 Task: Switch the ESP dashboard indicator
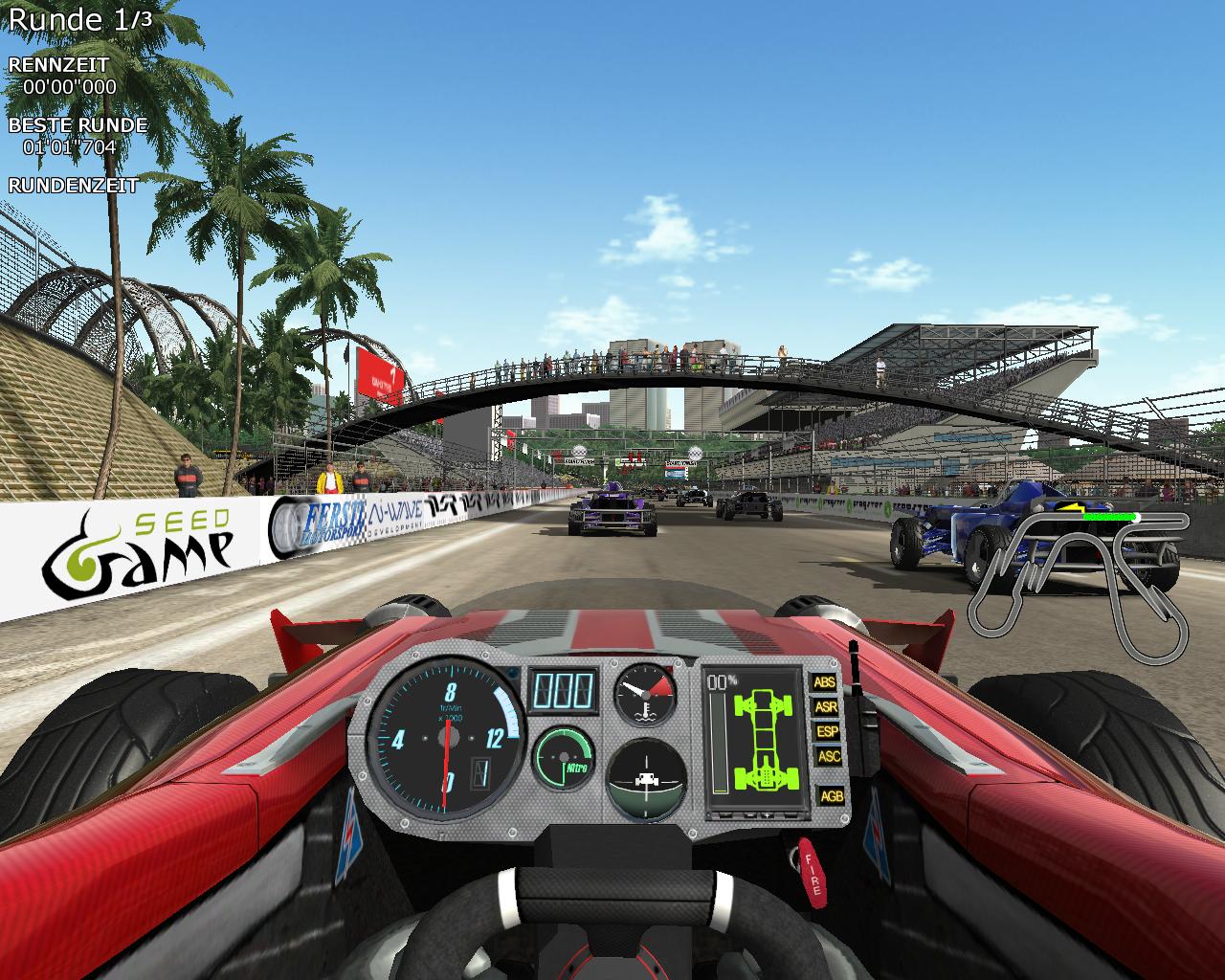pos(825,731)
